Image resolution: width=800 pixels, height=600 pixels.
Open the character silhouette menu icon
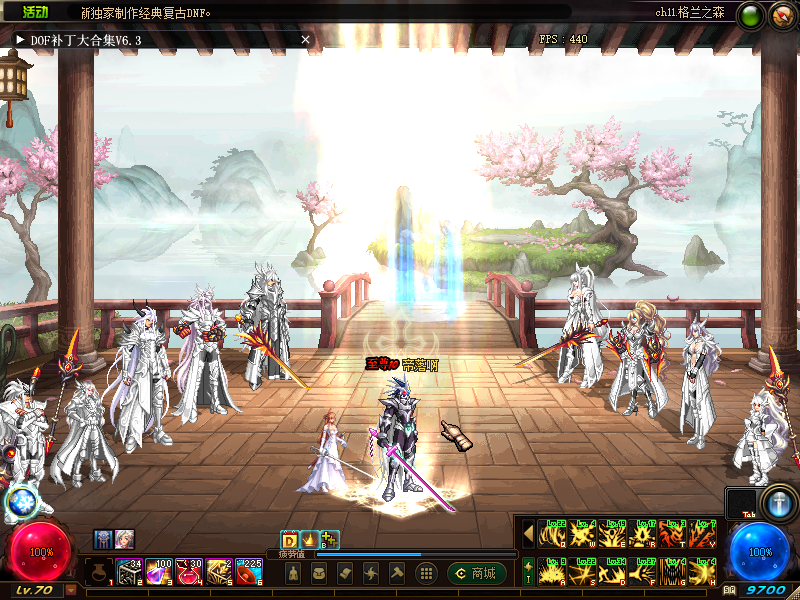click(x=292, y=573)
